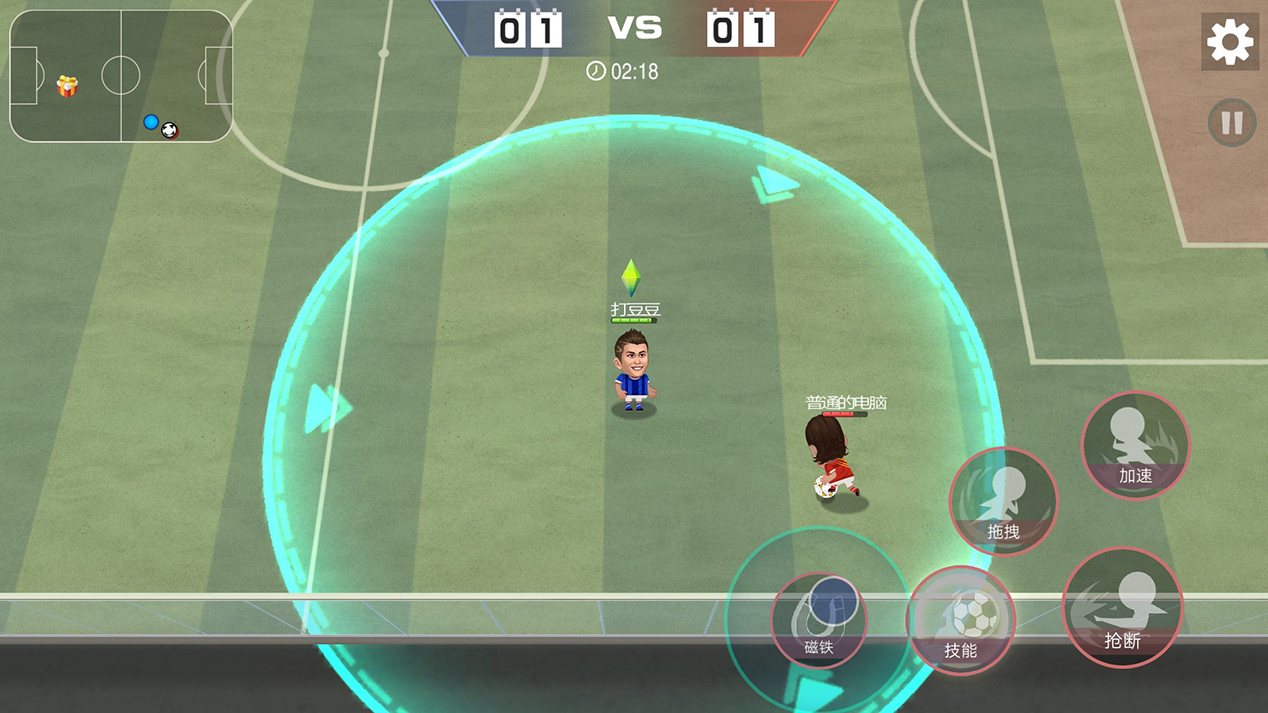Tap the 抢断 tackle button

coord(1122,607)
